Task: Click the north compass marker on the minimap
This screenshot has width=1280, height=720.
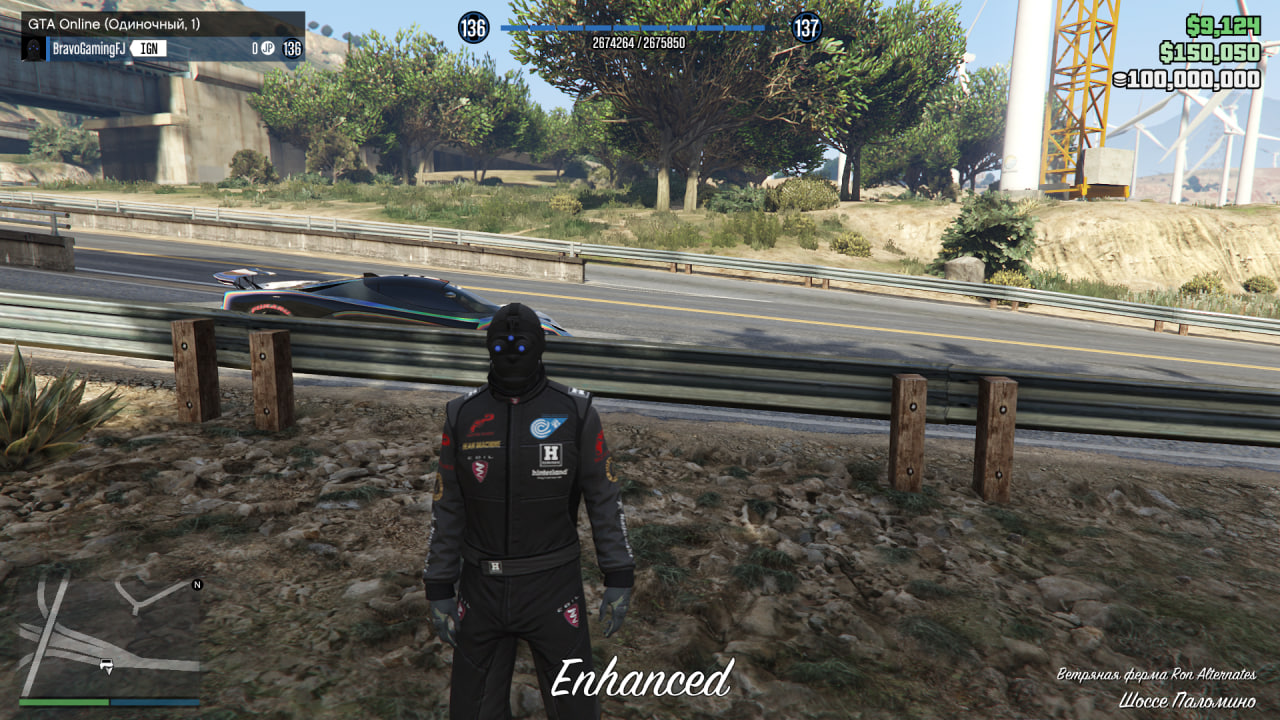Action: point(197,584)
